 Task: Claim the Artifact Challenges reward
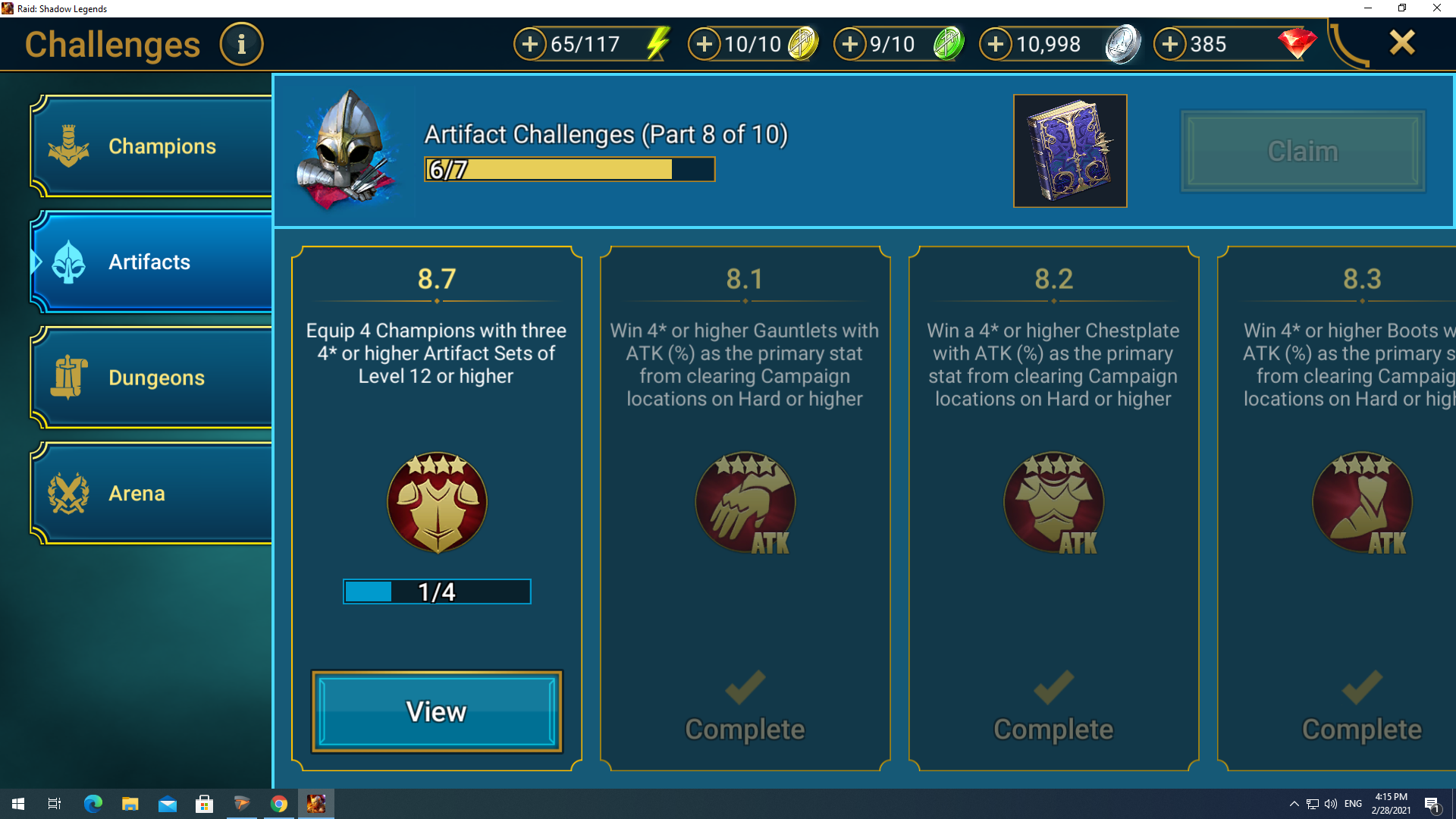[1302, 151]
